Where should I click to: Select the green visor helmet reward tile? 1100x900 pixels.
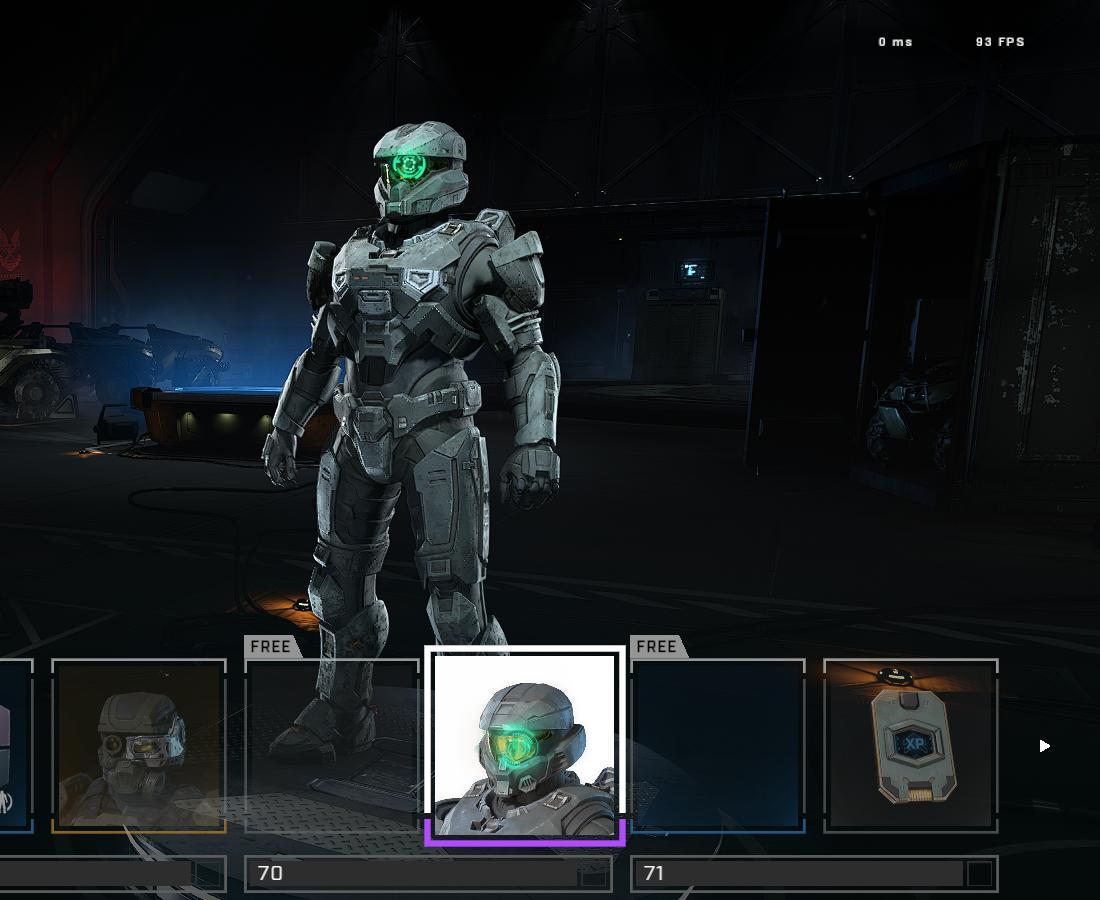point(525,745)
